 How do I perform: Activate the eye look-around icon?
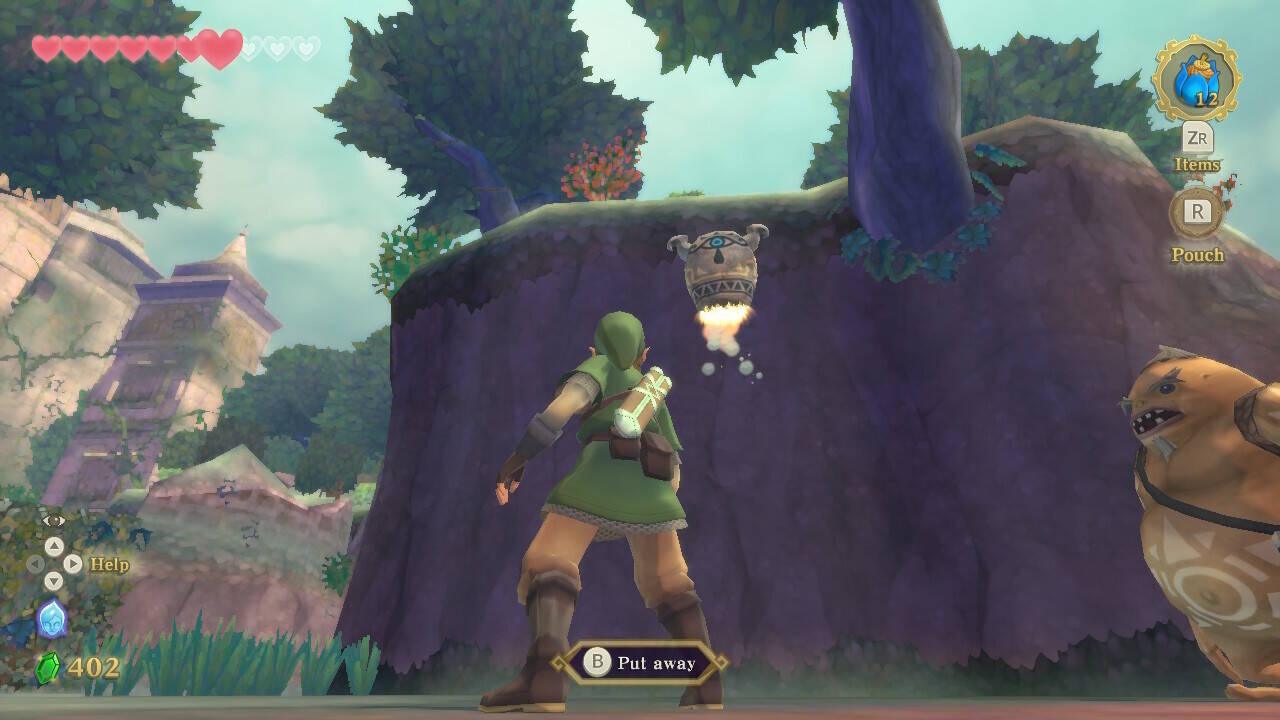click(53, 520)
